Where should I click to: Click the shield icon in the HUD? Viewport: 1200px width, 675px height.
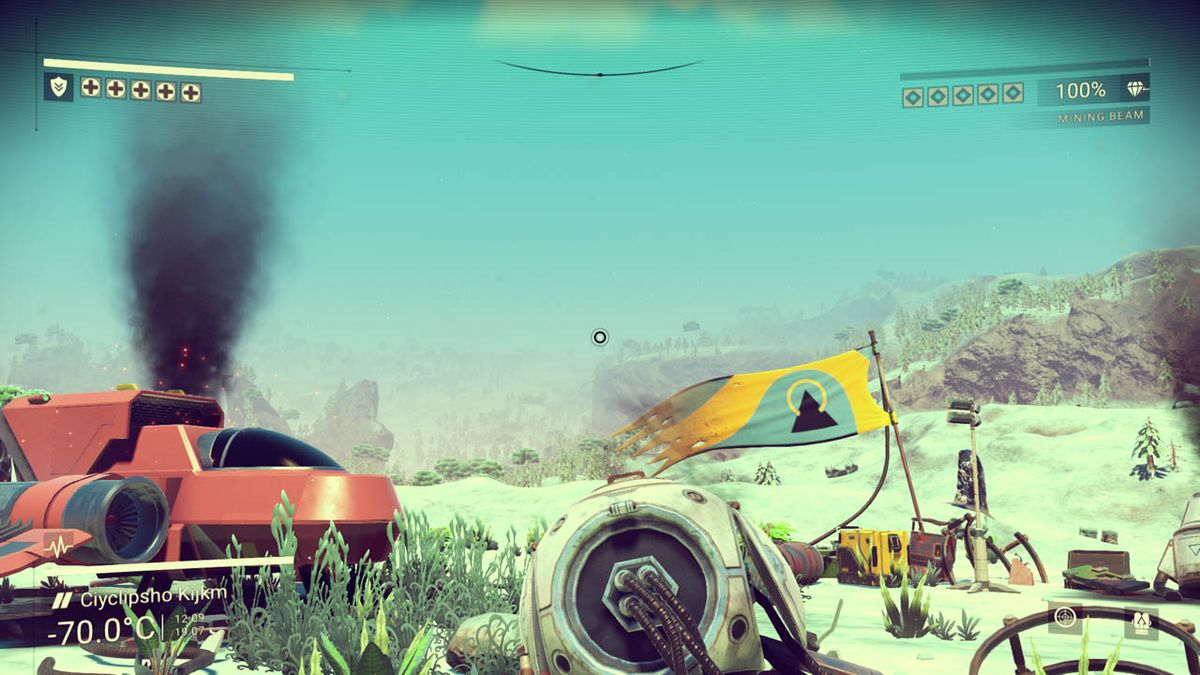tap(59, 88)
